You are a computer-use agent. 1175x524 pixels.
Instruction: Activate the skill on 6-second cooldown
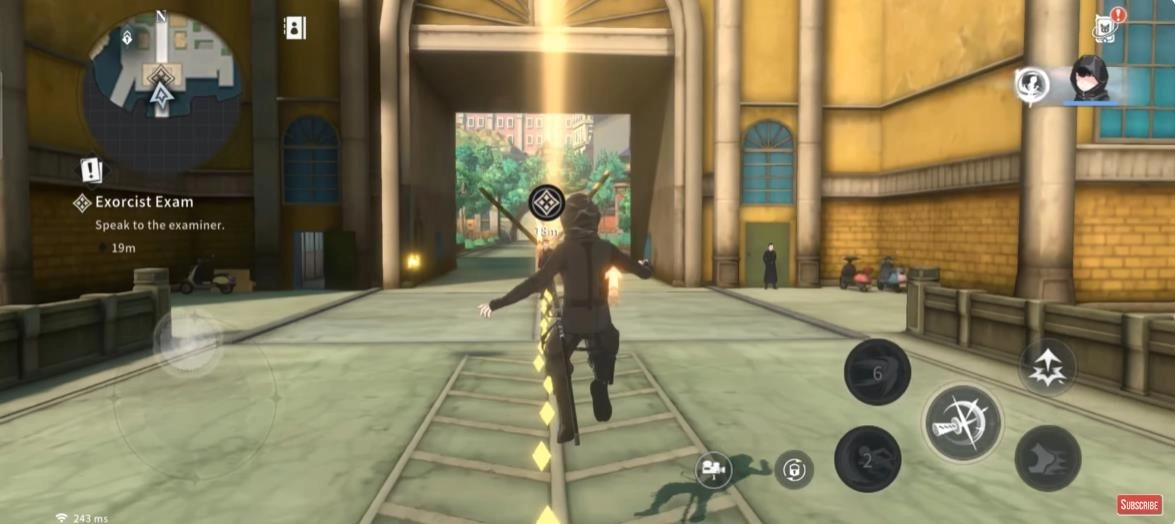pyautogui.click(x=877, y=371)
